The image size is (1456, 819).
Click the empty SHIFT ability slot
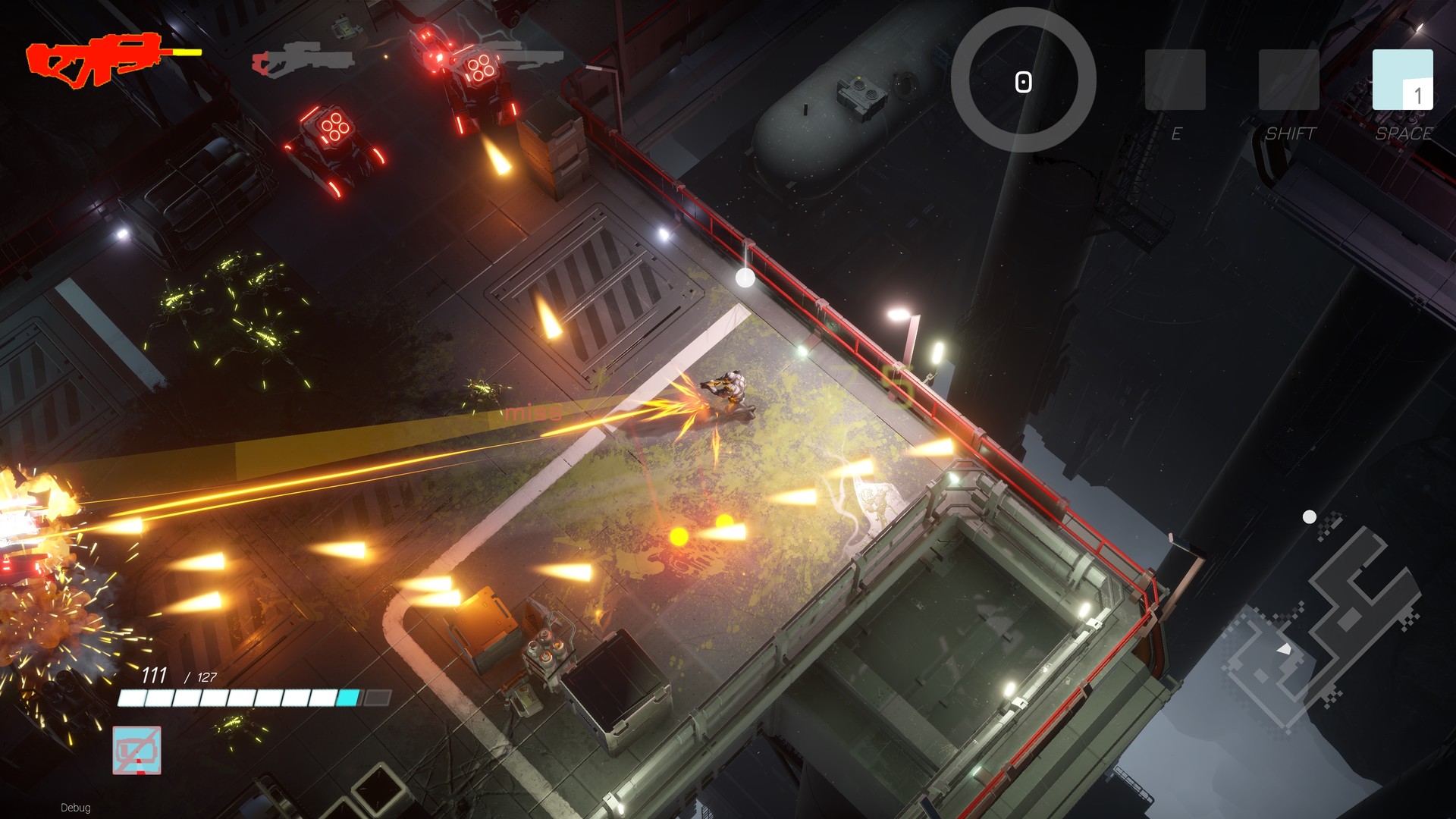click(1289, 80)
